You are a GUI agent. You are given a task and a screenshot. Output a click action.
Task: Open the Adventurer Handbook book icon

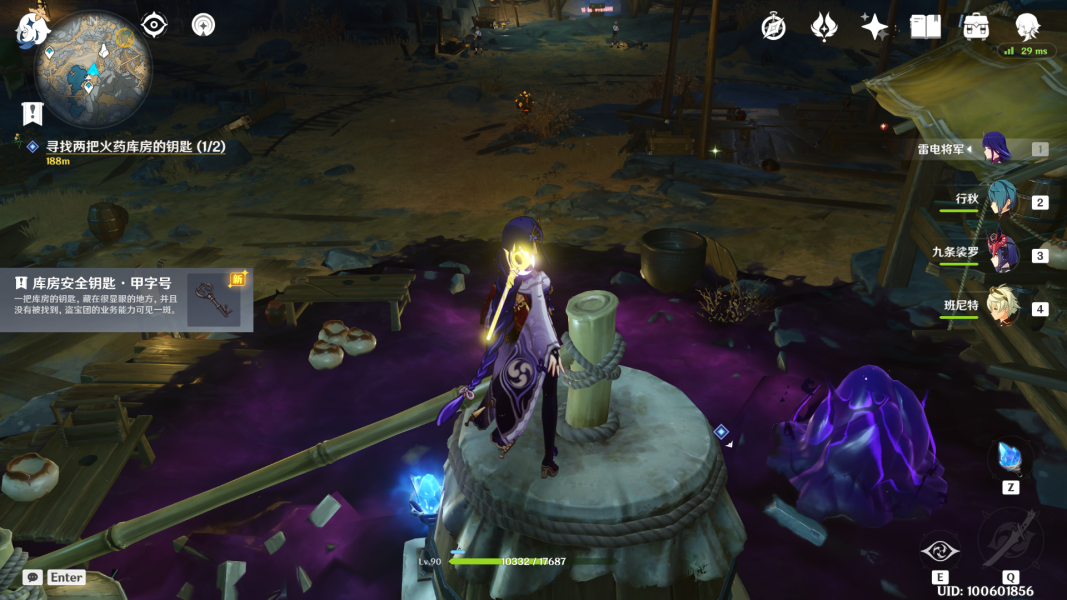[925, 27]
